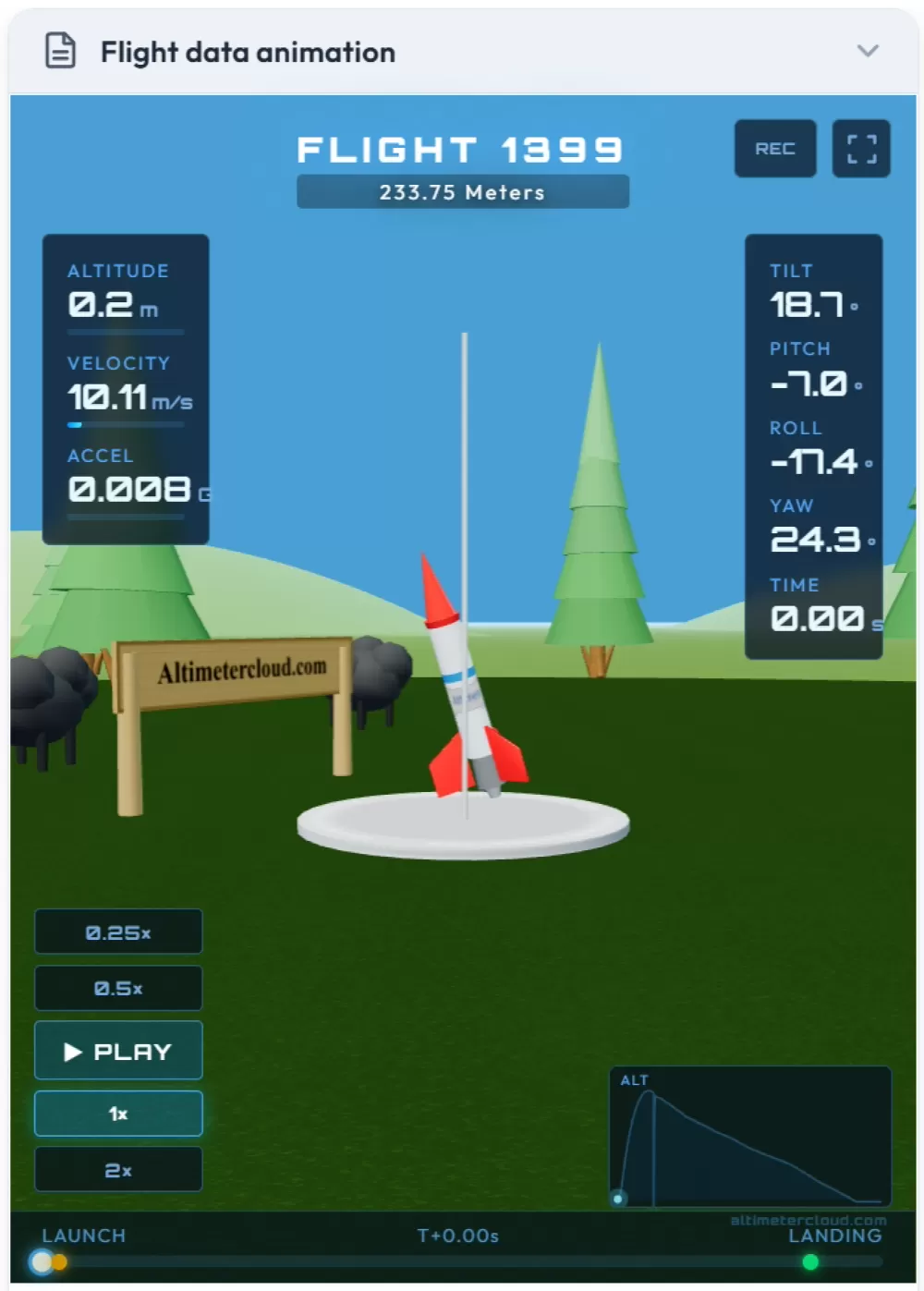Jump to the green landing marker on timeline

810,1262
